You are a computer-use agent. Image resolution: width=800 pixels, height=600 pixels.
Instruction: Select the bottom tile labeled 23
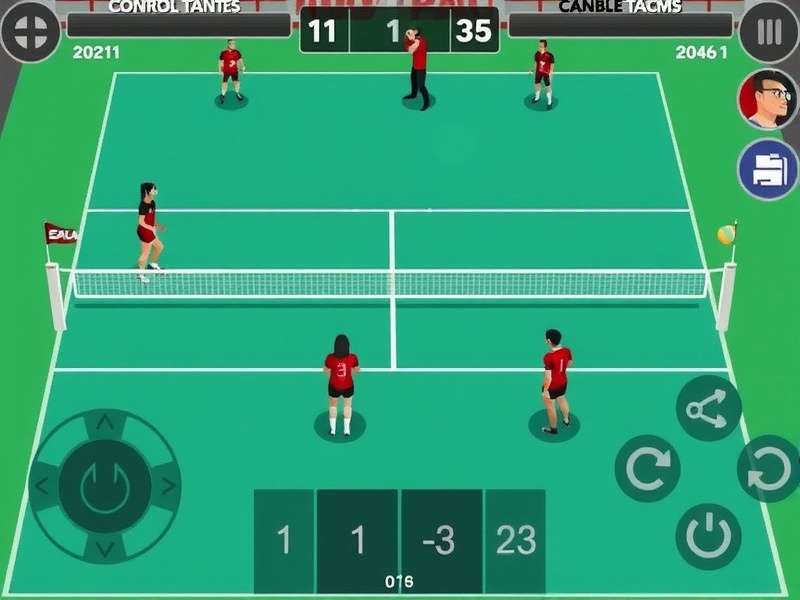516,540
